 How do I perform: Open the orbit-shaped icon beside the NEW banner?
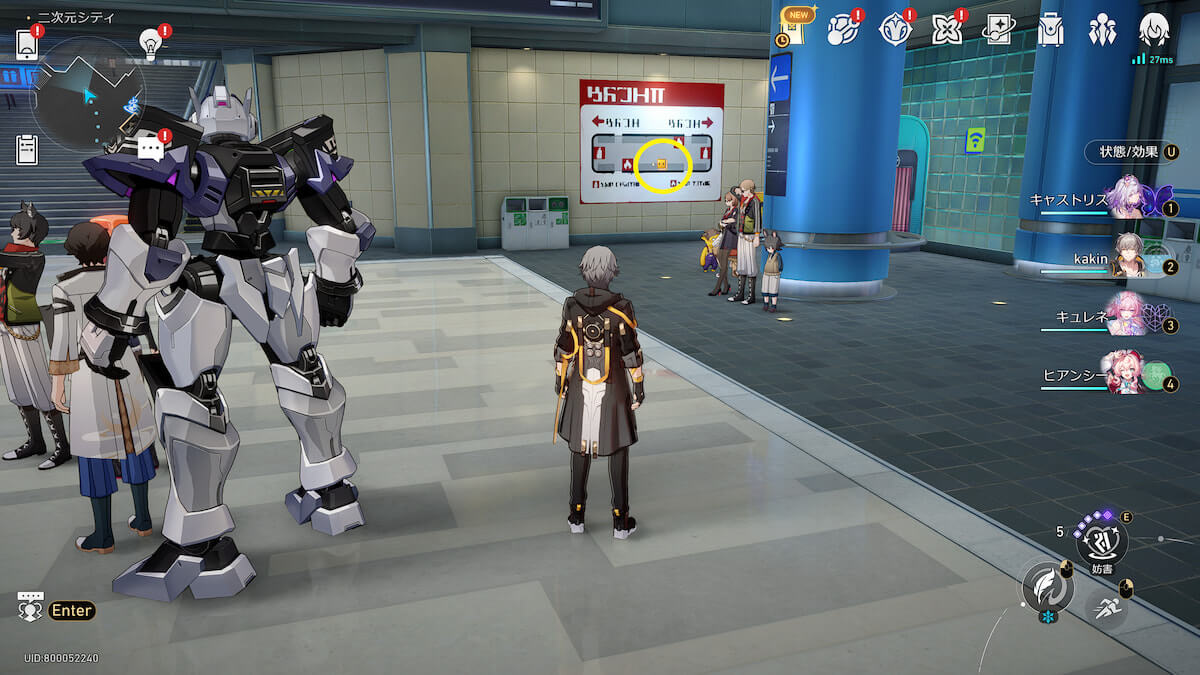click(843, 30)
